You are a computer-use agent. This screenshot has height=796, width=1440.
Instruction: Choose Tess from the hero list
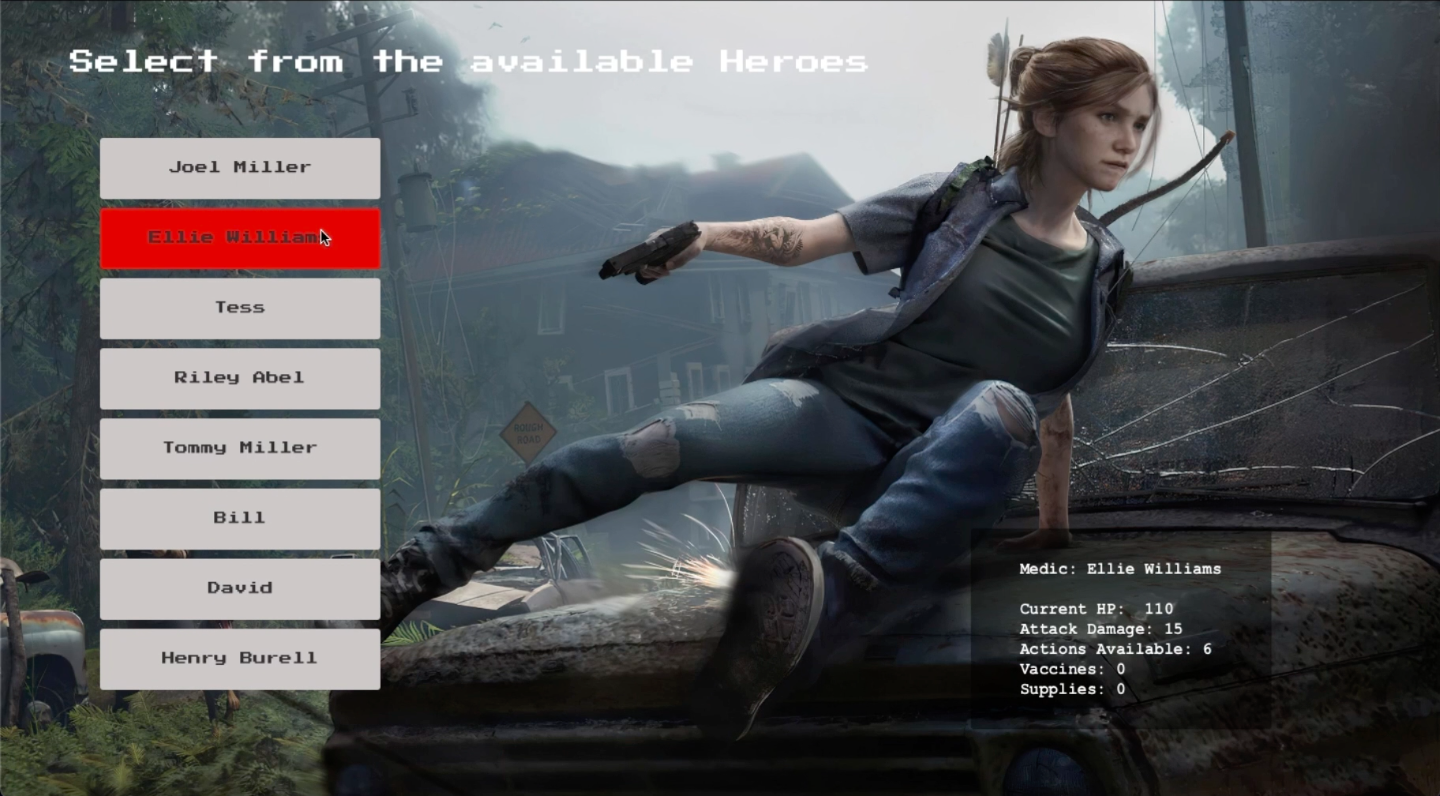(240, 308)
